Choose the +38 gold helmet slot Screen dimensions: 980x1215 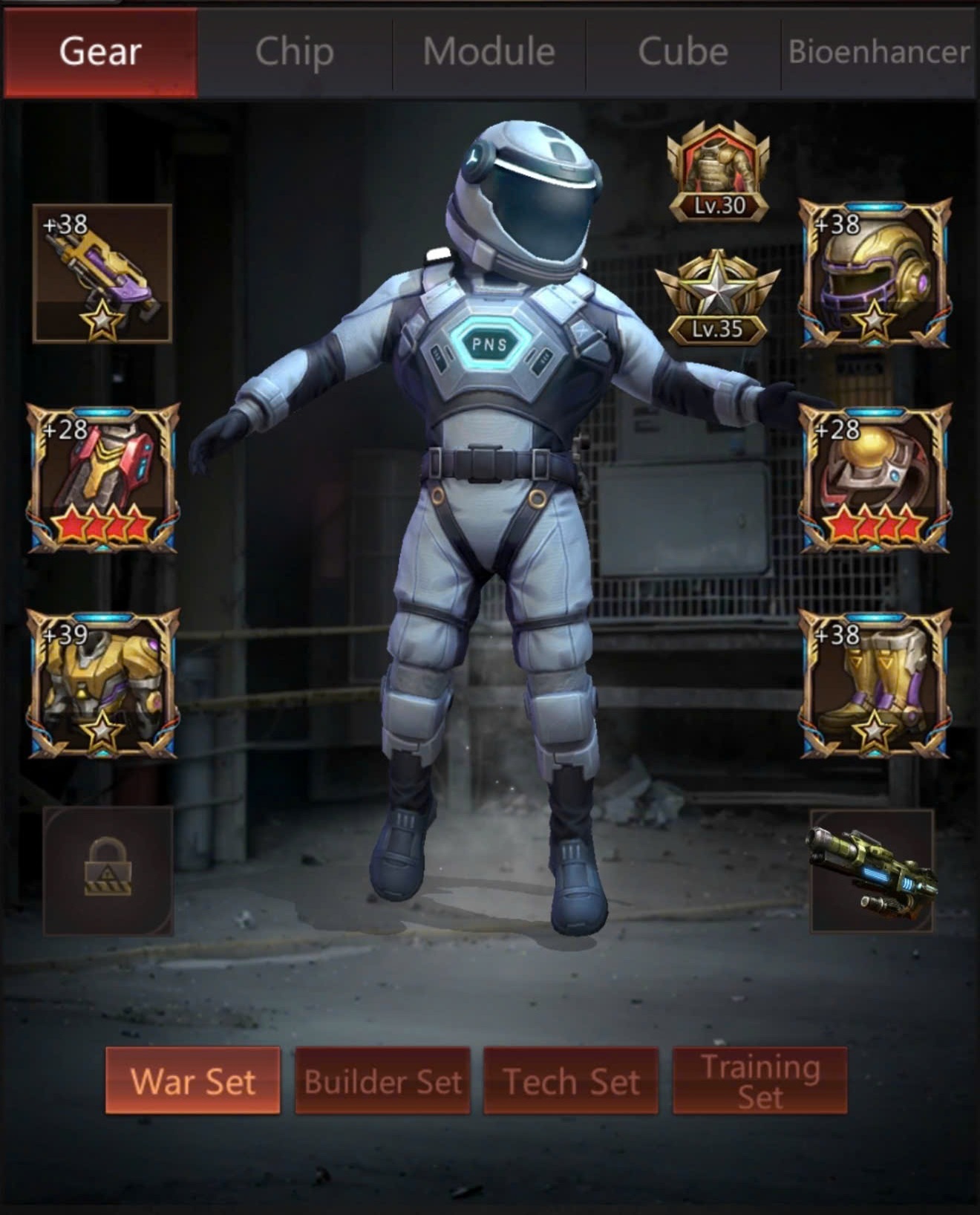point(875,273)
